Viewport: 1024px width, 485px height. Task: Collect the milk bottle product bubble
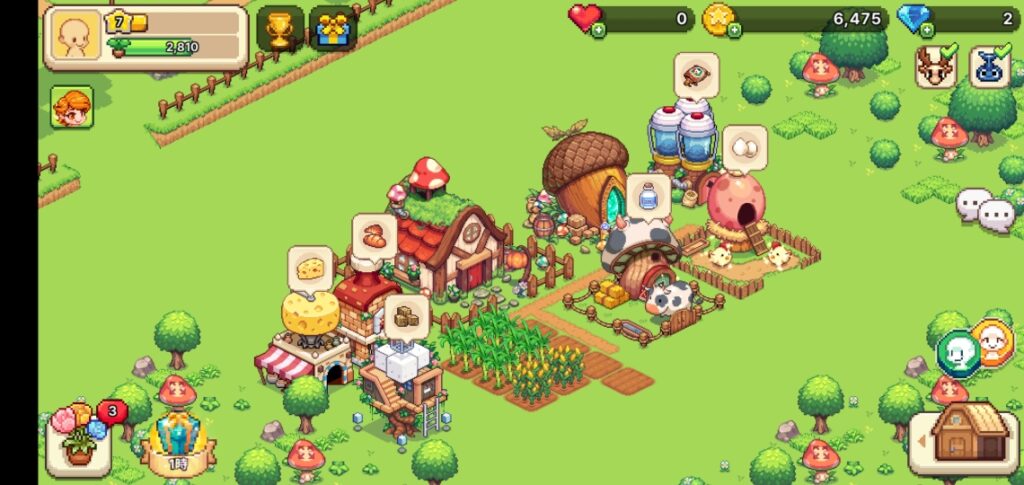tap(648, 195)
